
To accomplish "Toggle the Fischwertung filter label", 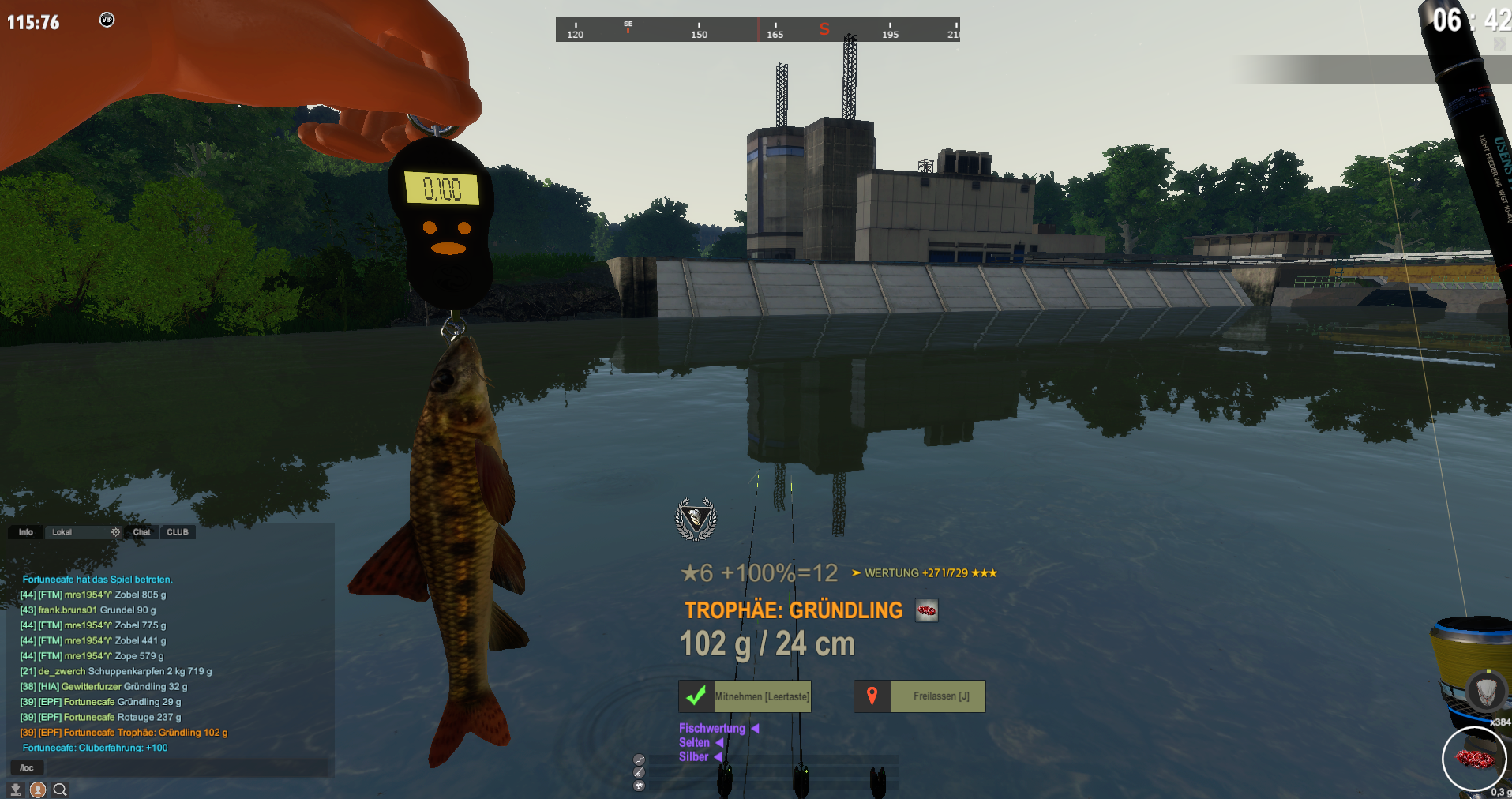I will coord(712,728).
